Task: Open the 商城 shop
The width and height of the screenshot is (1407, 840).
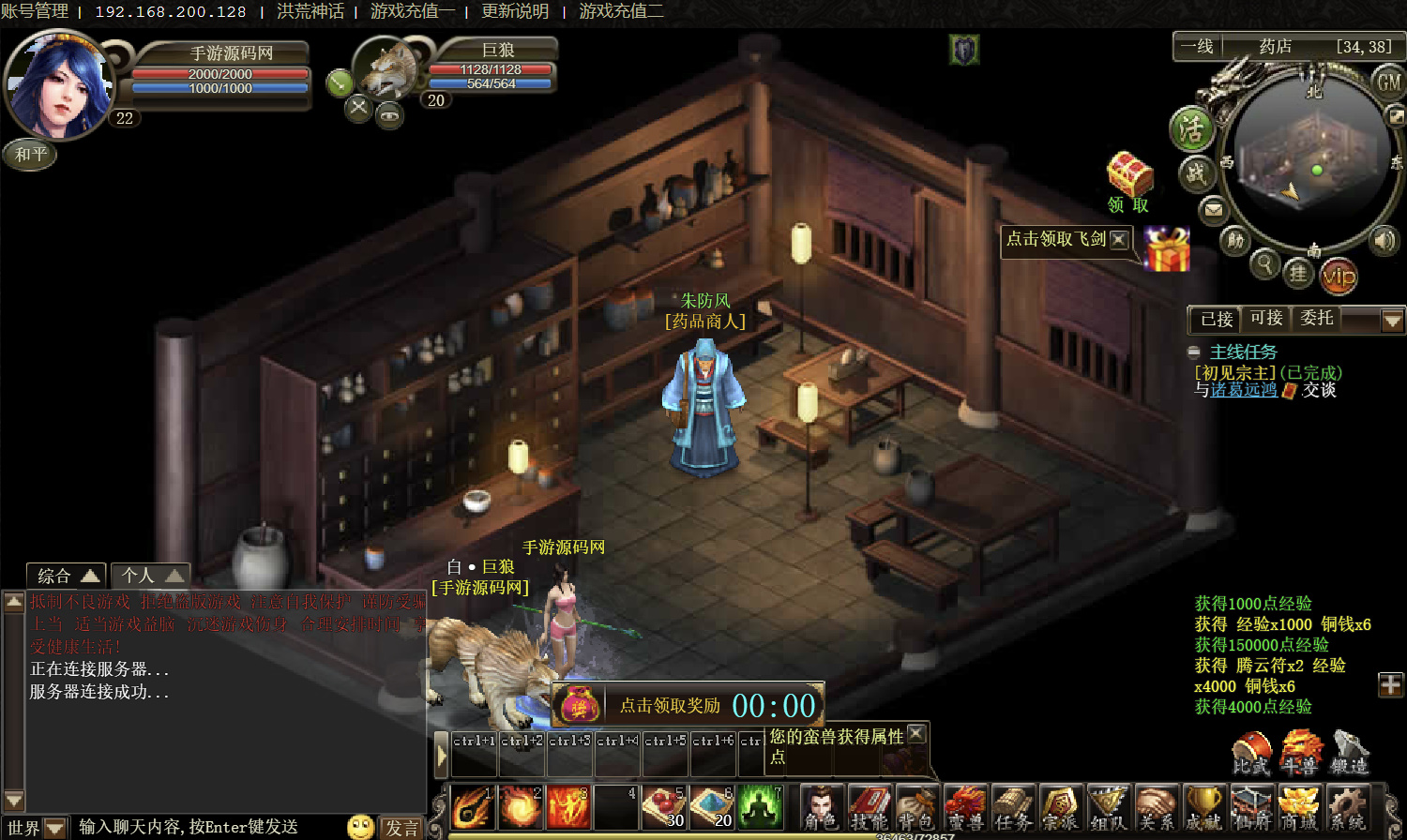Action: (x=1299, y=807)
